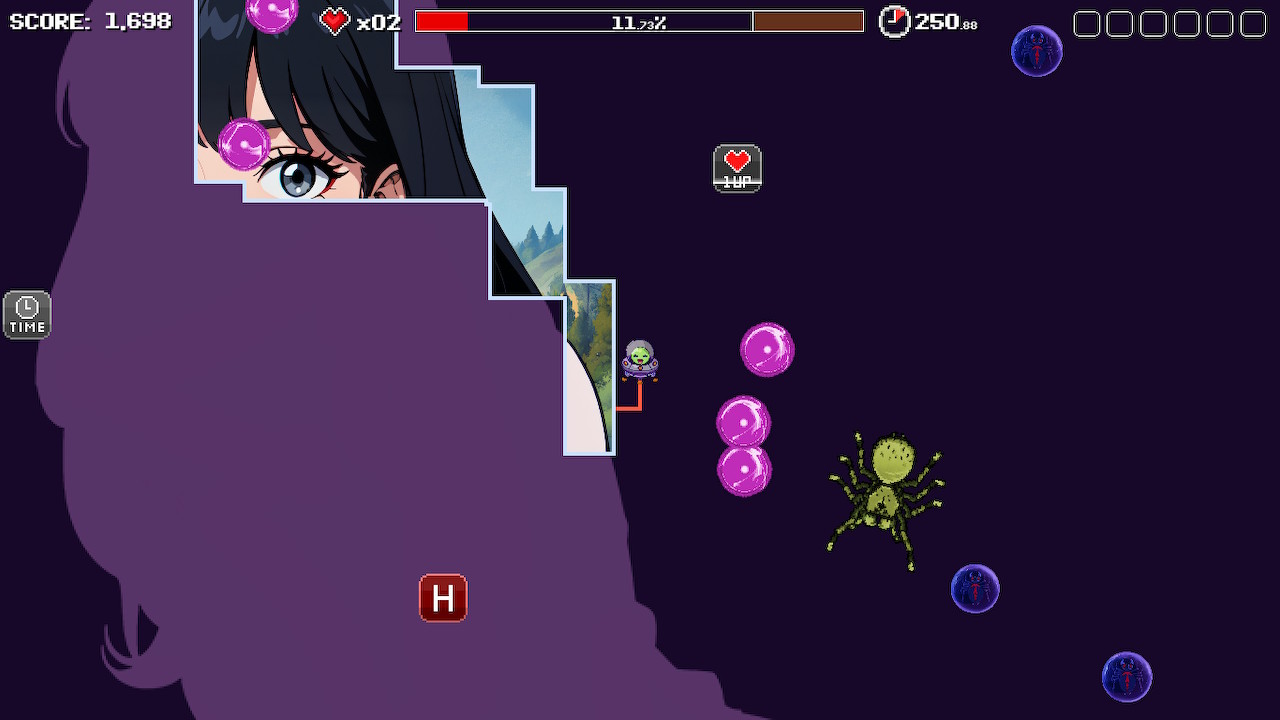Click the blue orb below the spider
The height and width of the screenshot is (720, 1280).
[x=975, y=589]
